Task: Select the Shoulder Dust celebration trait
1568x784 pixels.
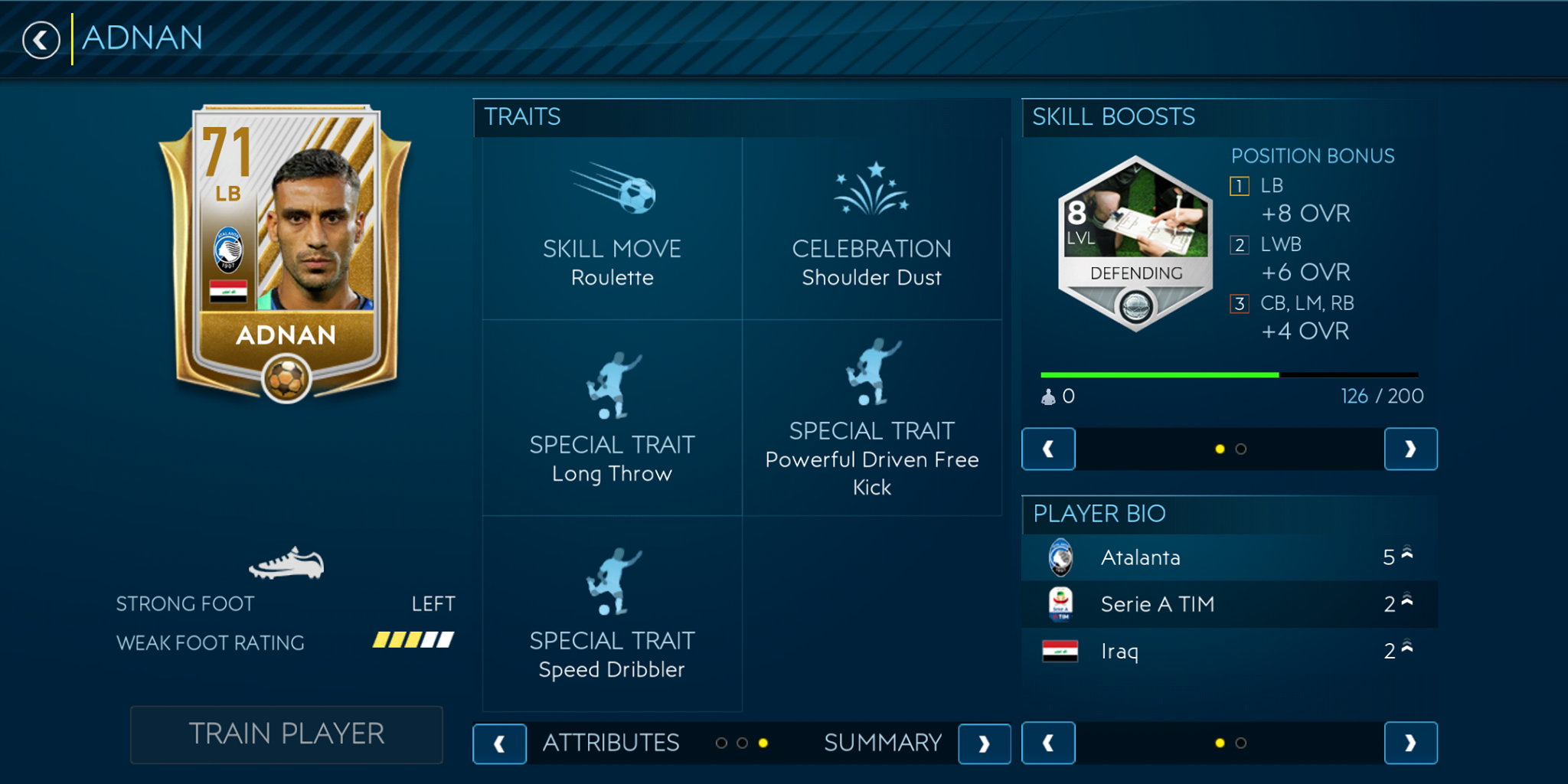Action: [871, 228]
